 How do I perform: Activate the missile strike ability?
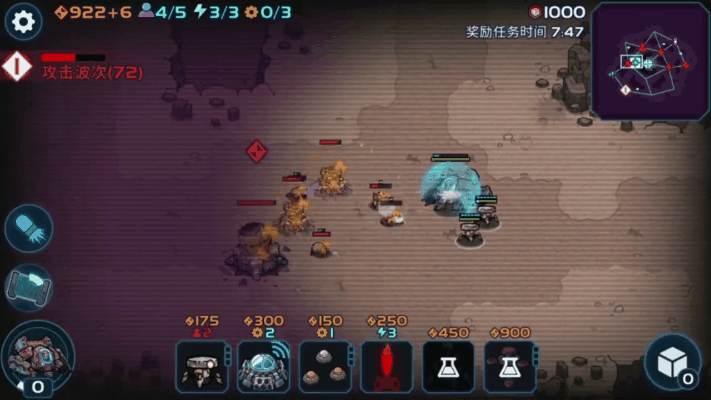tap(28, 228)
